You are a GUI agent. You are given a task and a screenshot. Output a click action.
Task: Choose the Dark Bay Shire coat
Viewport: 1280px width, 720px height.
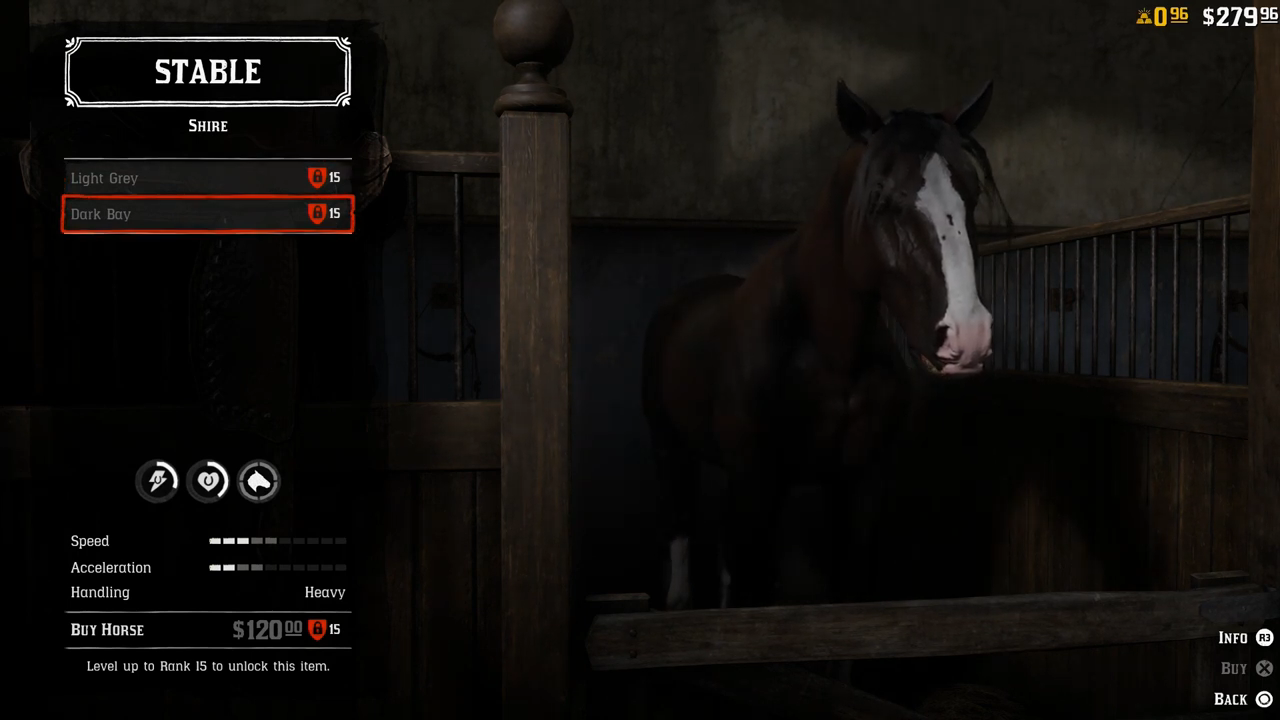[x=207, y=214]
